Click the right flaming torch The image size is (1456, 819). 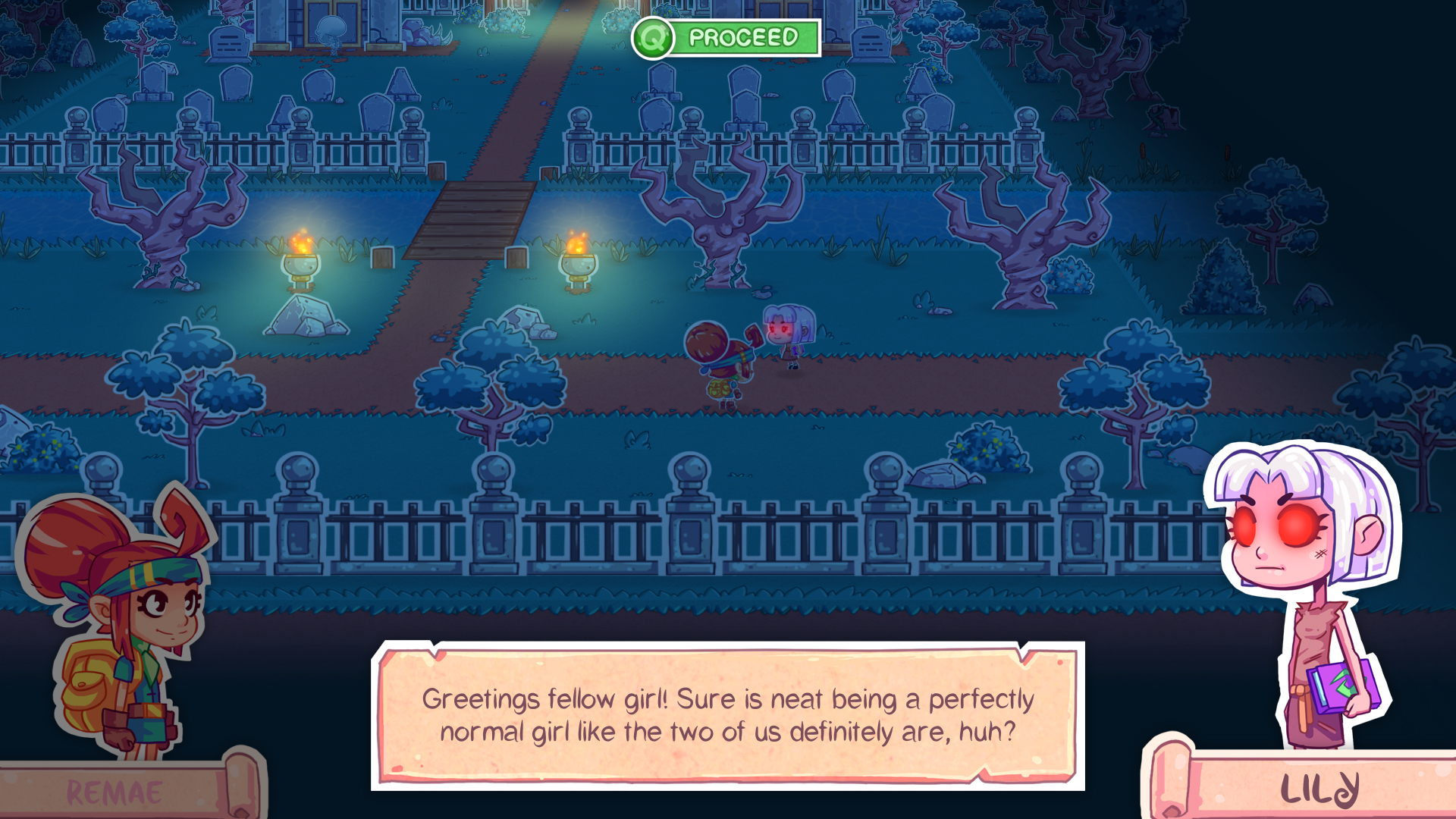click(x=579, y=262)
